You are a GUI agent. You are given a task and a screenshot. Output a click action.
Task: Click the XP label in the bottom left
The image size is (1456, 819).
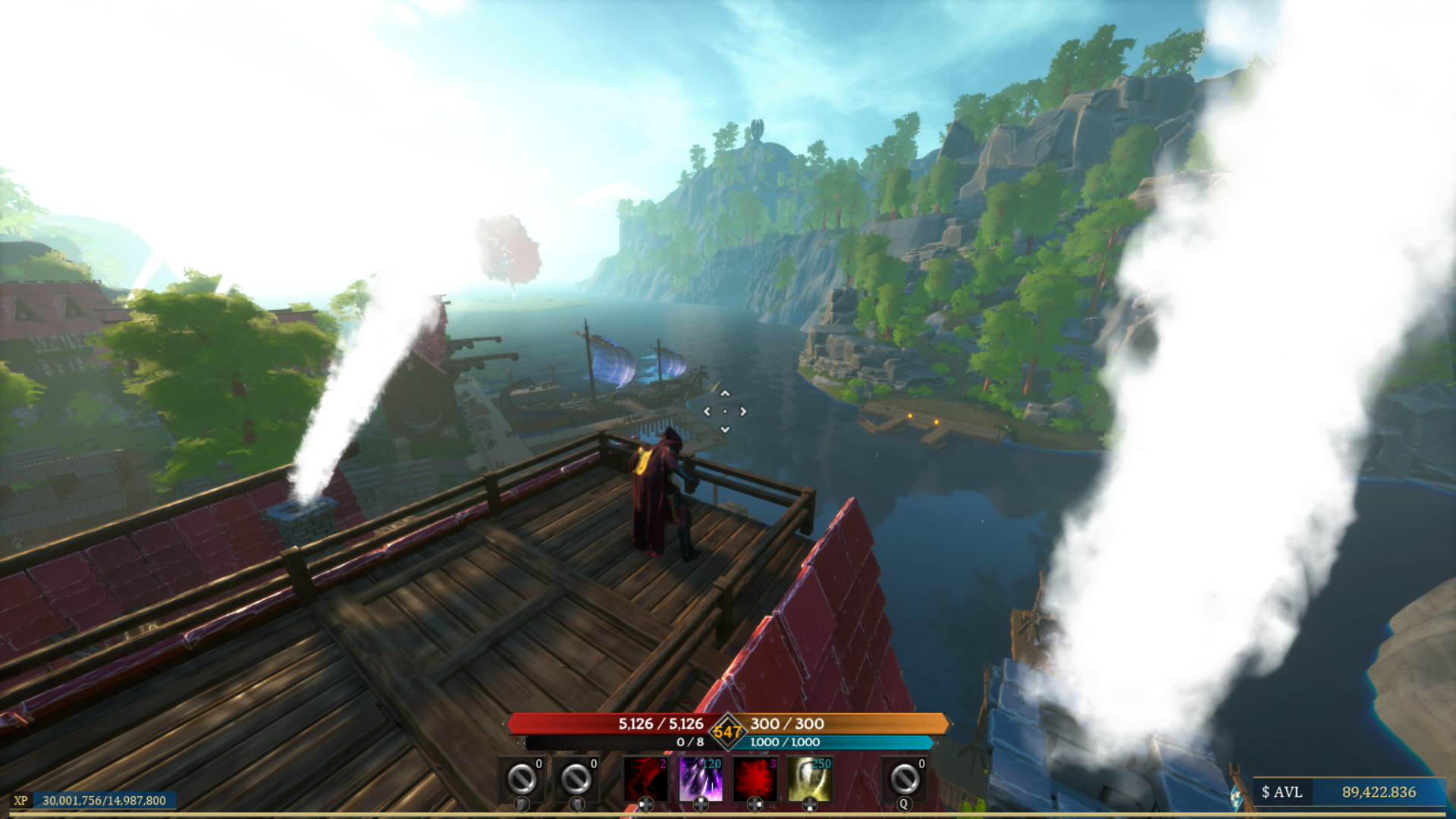(x=22, y=799)
